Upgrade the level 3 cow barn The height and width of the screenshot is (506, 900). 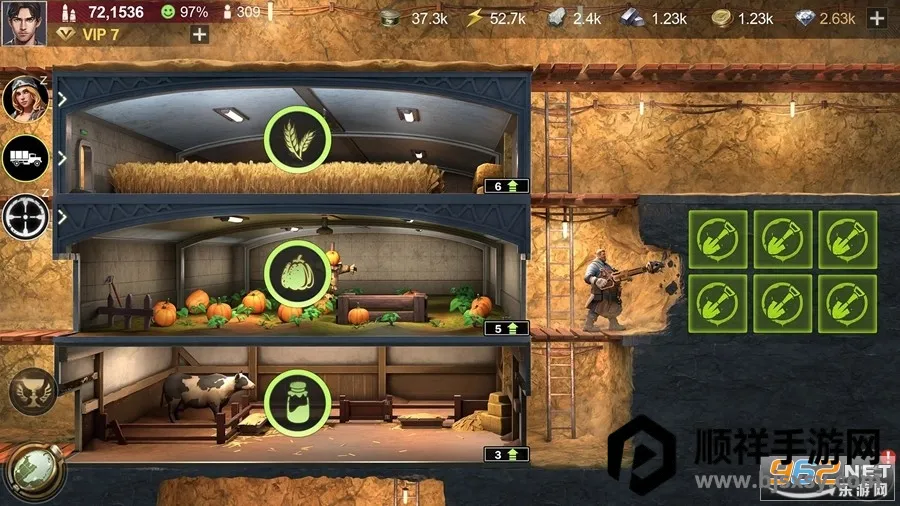point(506,454)
